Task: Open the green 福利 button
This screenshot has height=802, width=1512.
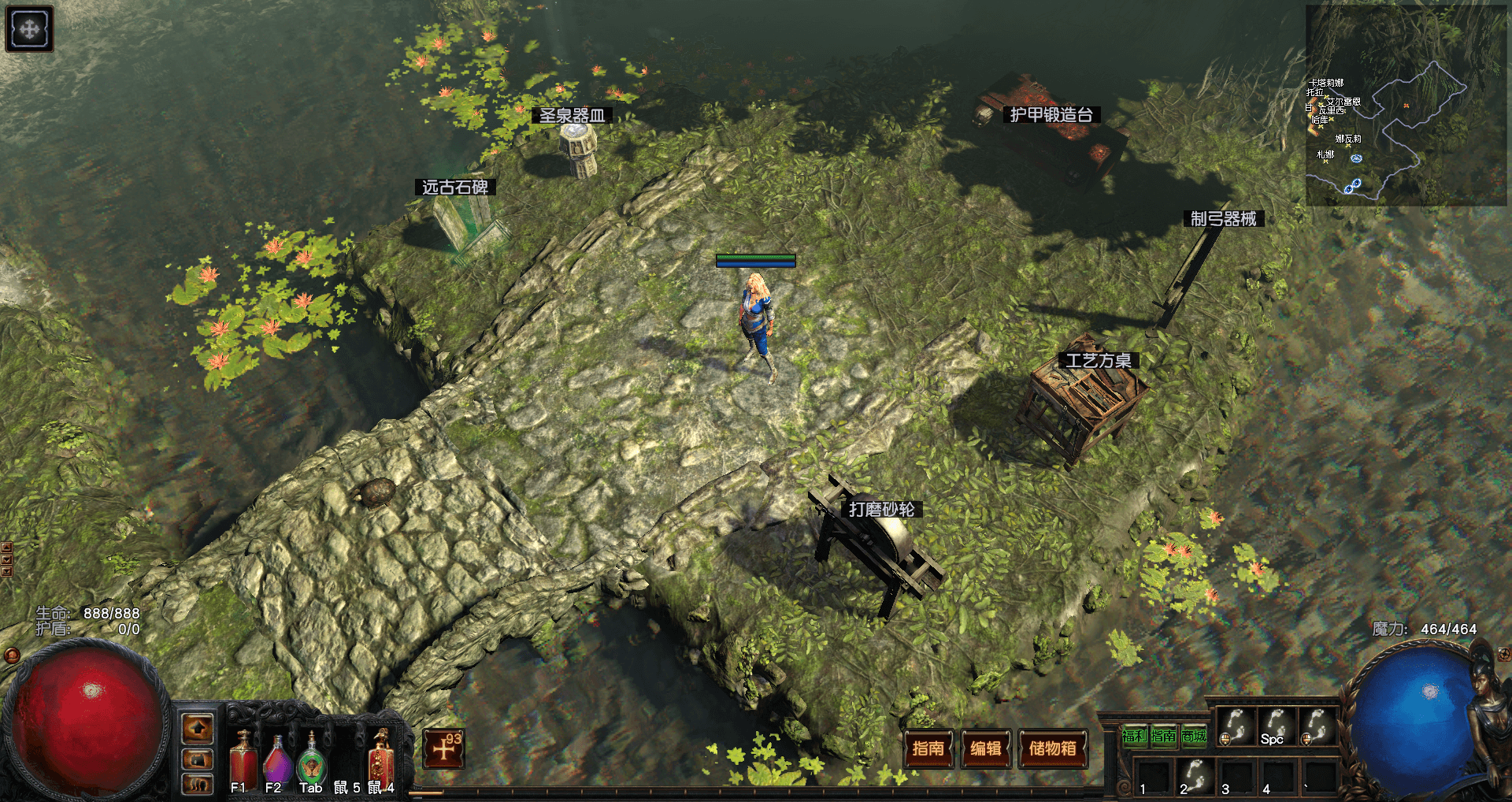Action: point(1135,736)
